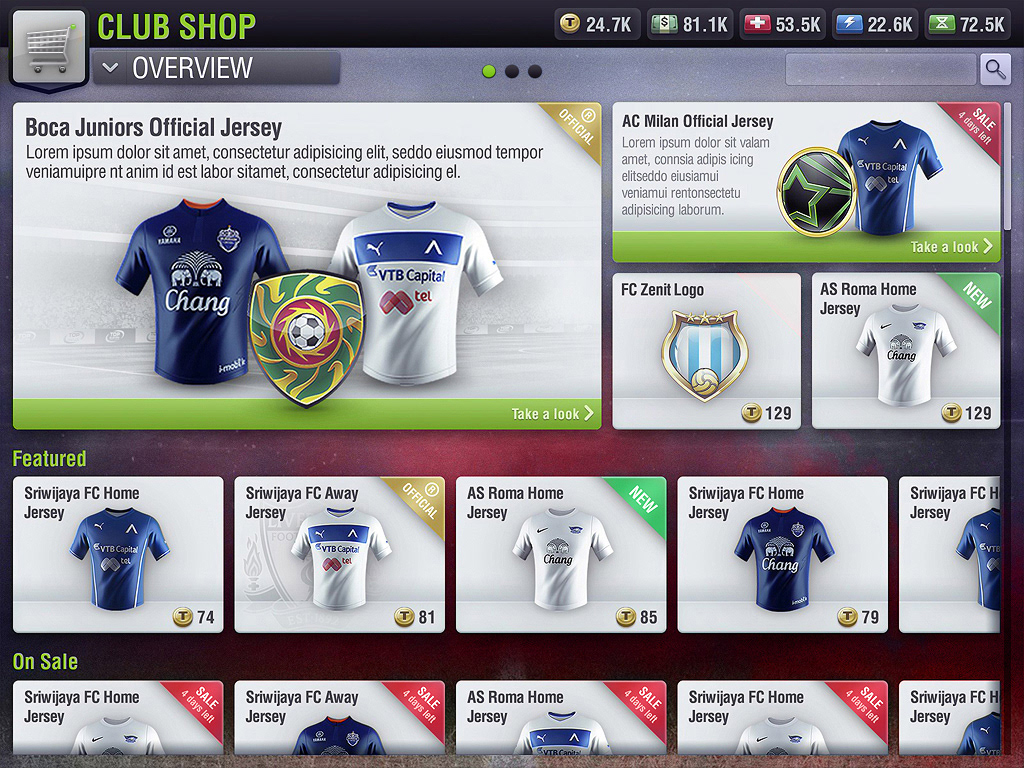
Task: Tap the gold token balance 24.7K
Action: pos(597,24)
